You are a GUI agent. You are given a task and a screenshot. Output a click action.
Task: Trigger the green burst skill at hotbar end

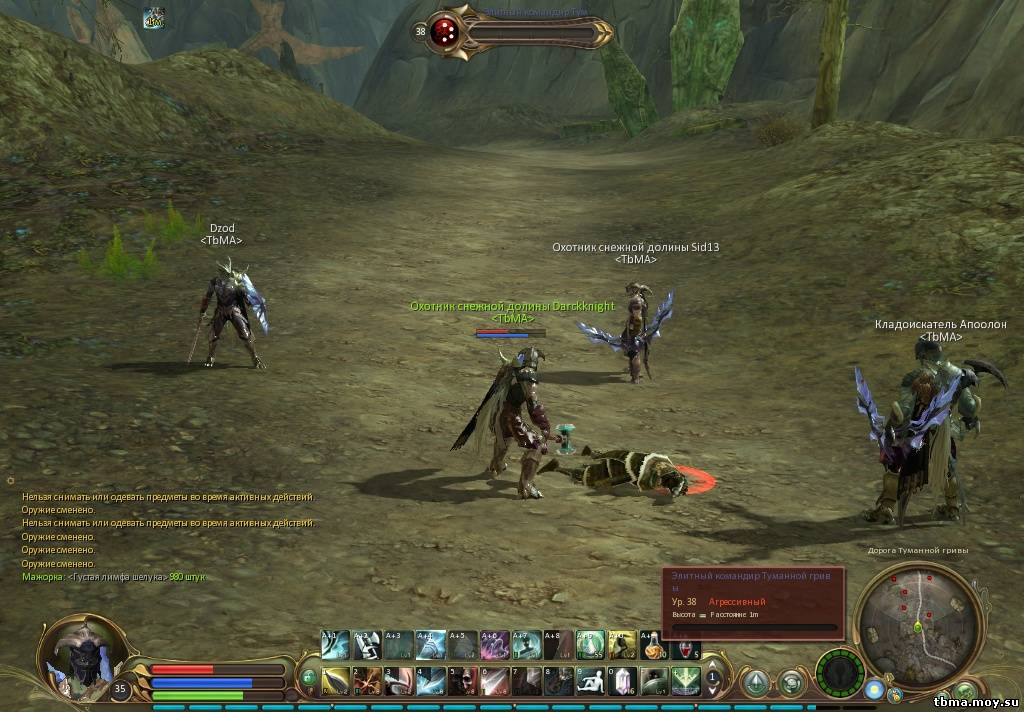click(685, 681)
